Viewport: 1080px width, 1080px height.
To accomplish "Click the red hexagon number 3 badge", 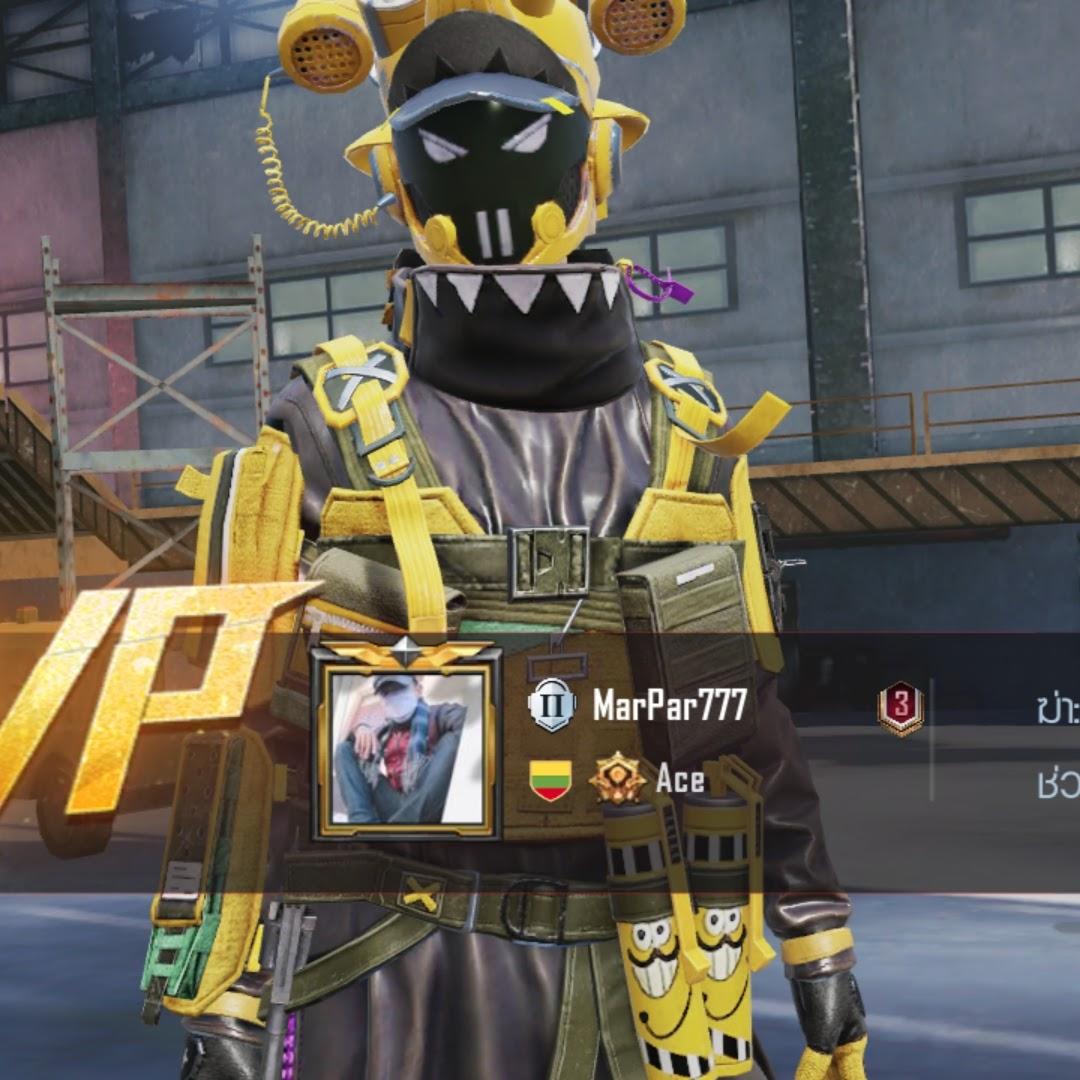I will [x=900, y=708].
